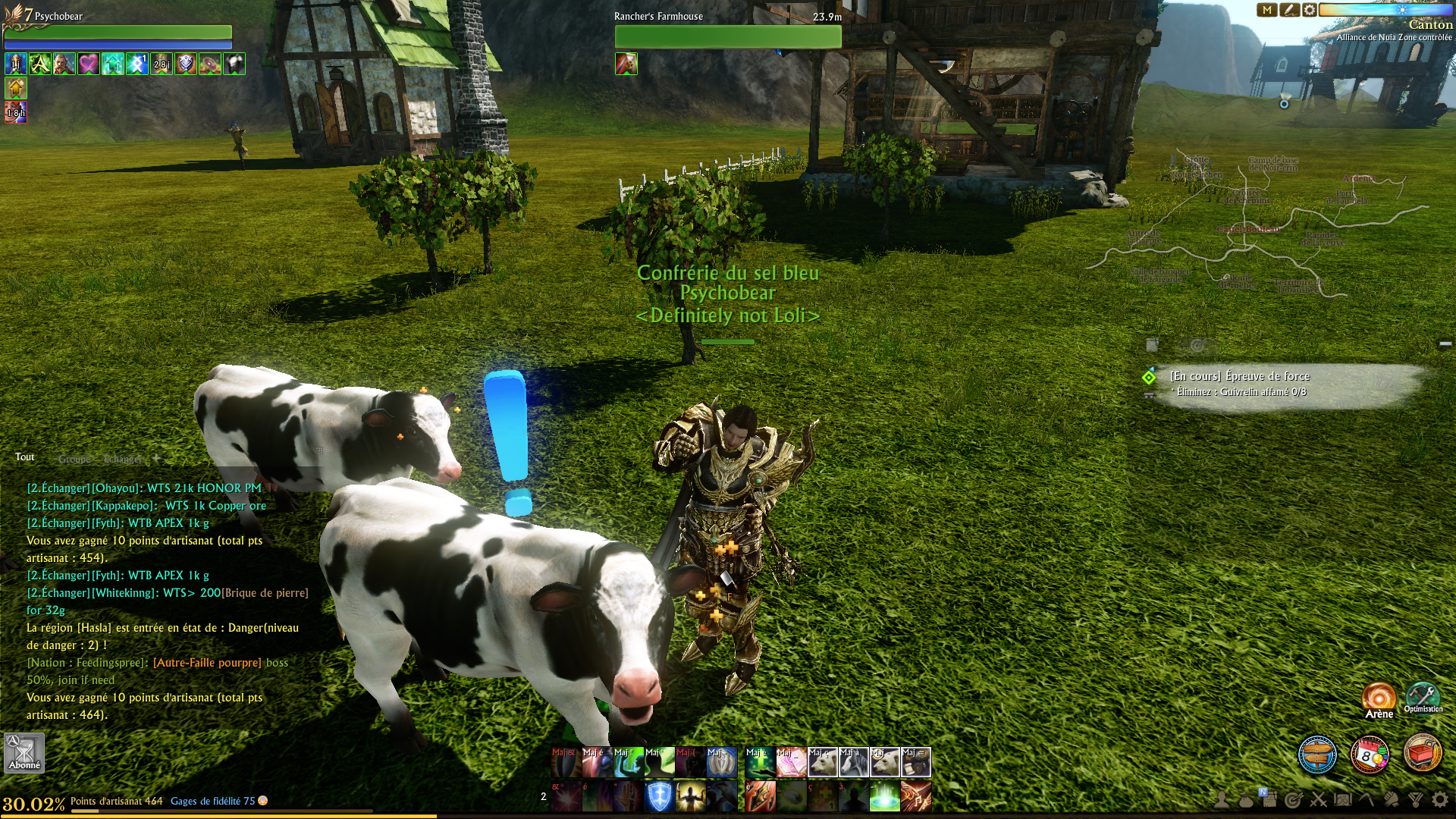Image resolution: width=1456 pixels, height=819 pixels.
Task: Open the folded map menu icon
Action: tap(1342, 799)
